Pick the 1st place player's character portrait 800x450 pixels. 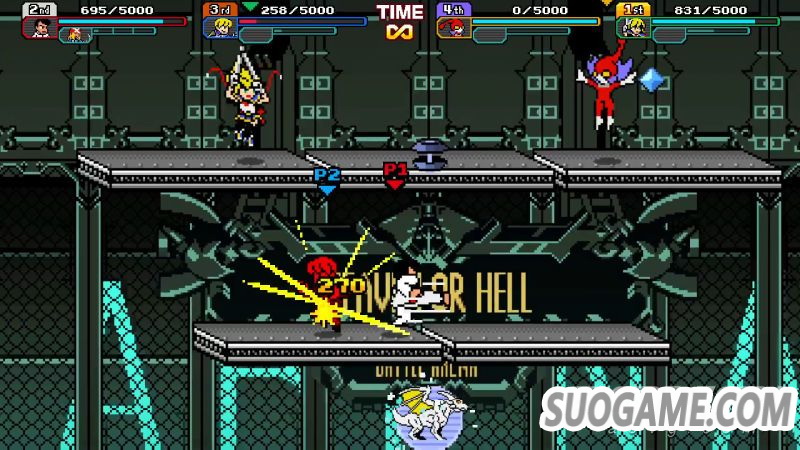[x=632, y=27]
